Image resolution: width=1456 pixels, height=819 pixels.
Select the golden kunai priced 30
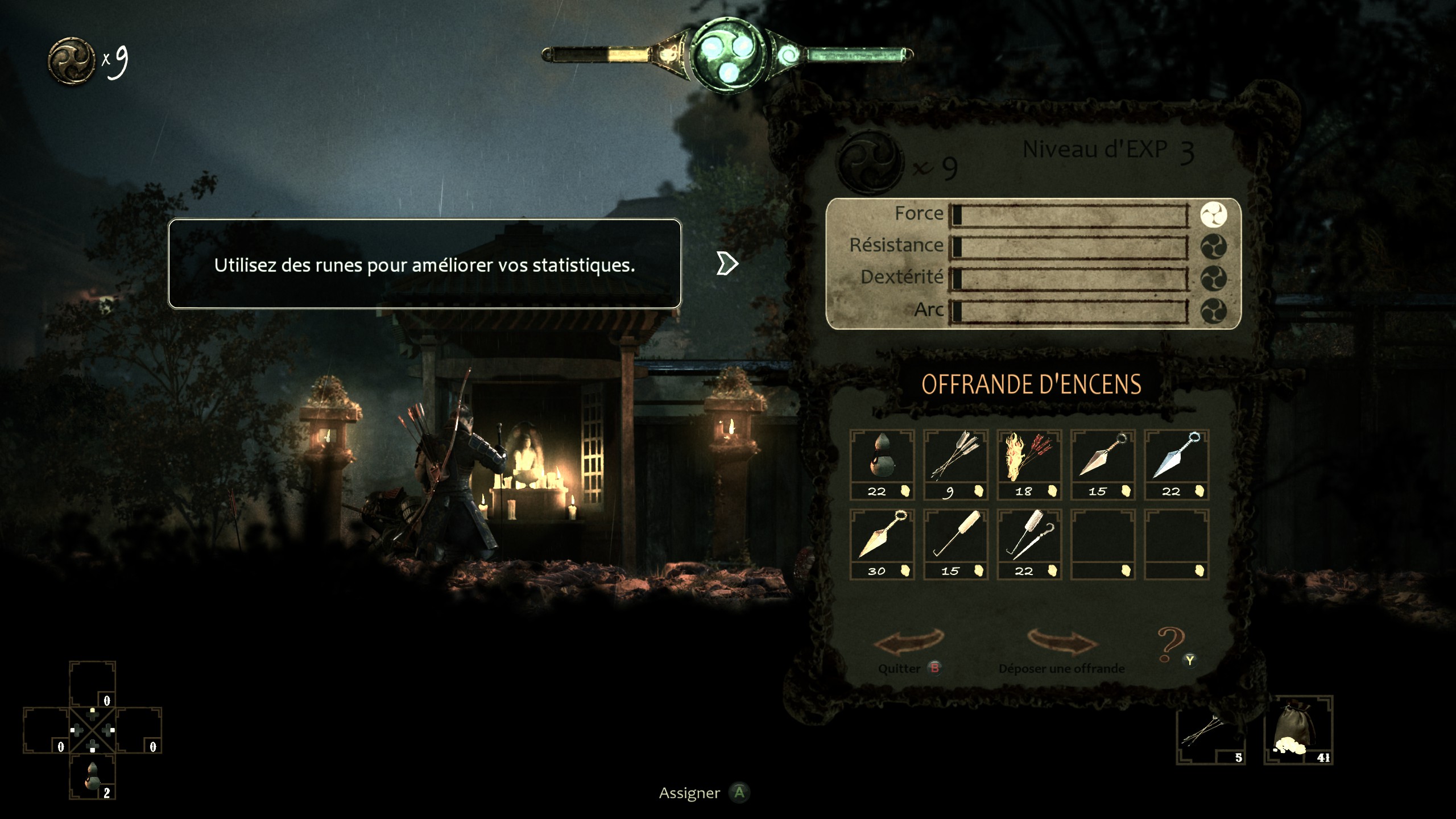pos(882,543)
